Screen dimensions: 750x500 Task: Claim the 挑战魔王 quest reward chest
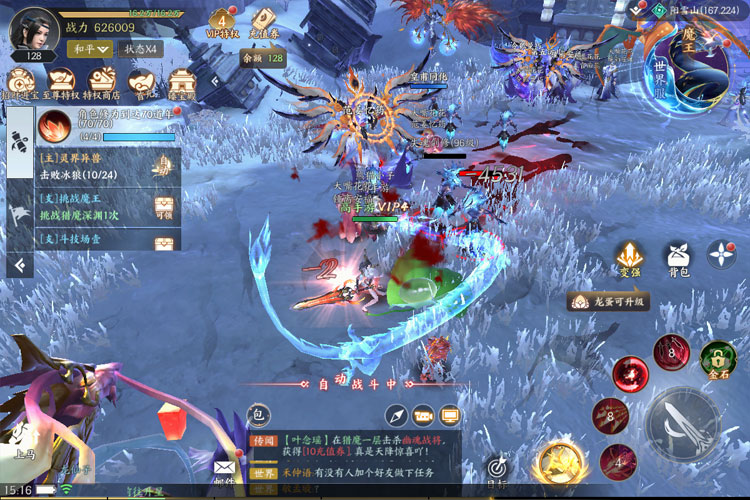(165, 208)
